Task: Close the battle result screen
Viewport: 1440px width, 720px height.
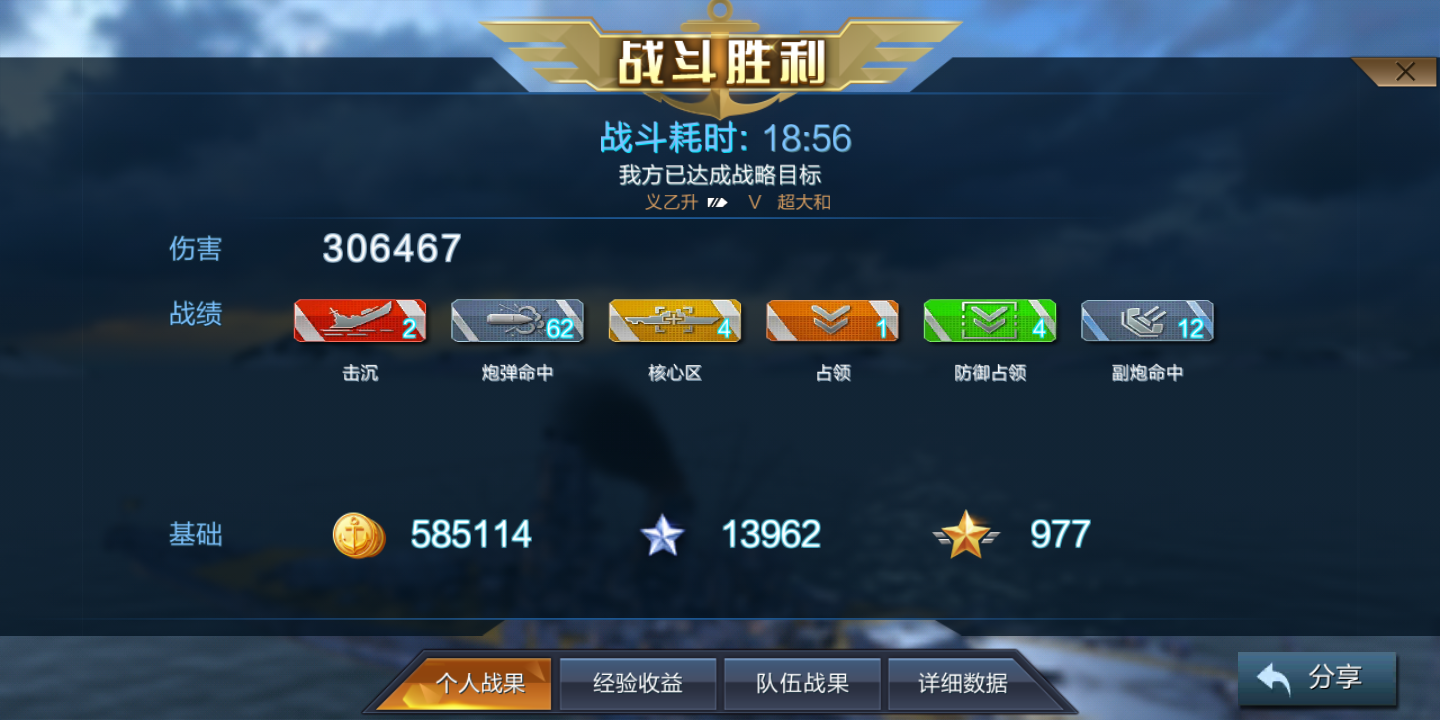Action: click(1406, 71)
